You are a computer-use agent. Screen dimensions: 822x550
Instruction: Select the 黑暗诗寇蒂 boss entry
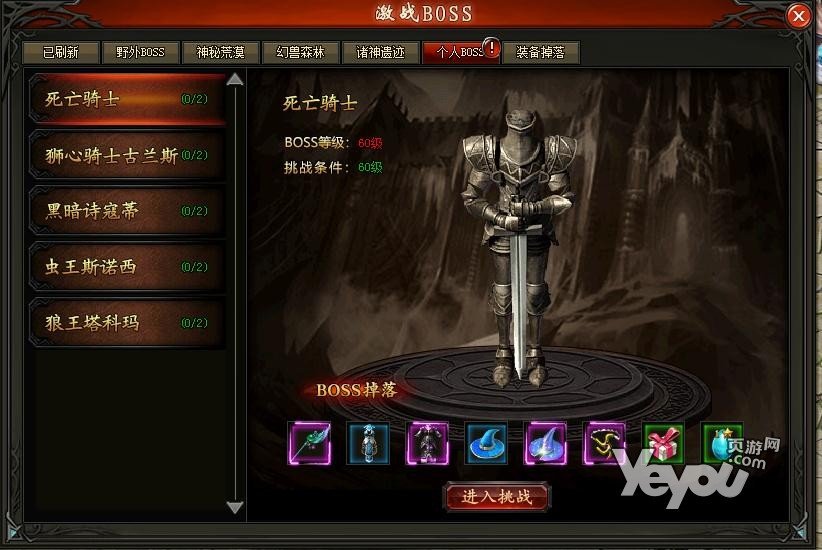(127, 211)
